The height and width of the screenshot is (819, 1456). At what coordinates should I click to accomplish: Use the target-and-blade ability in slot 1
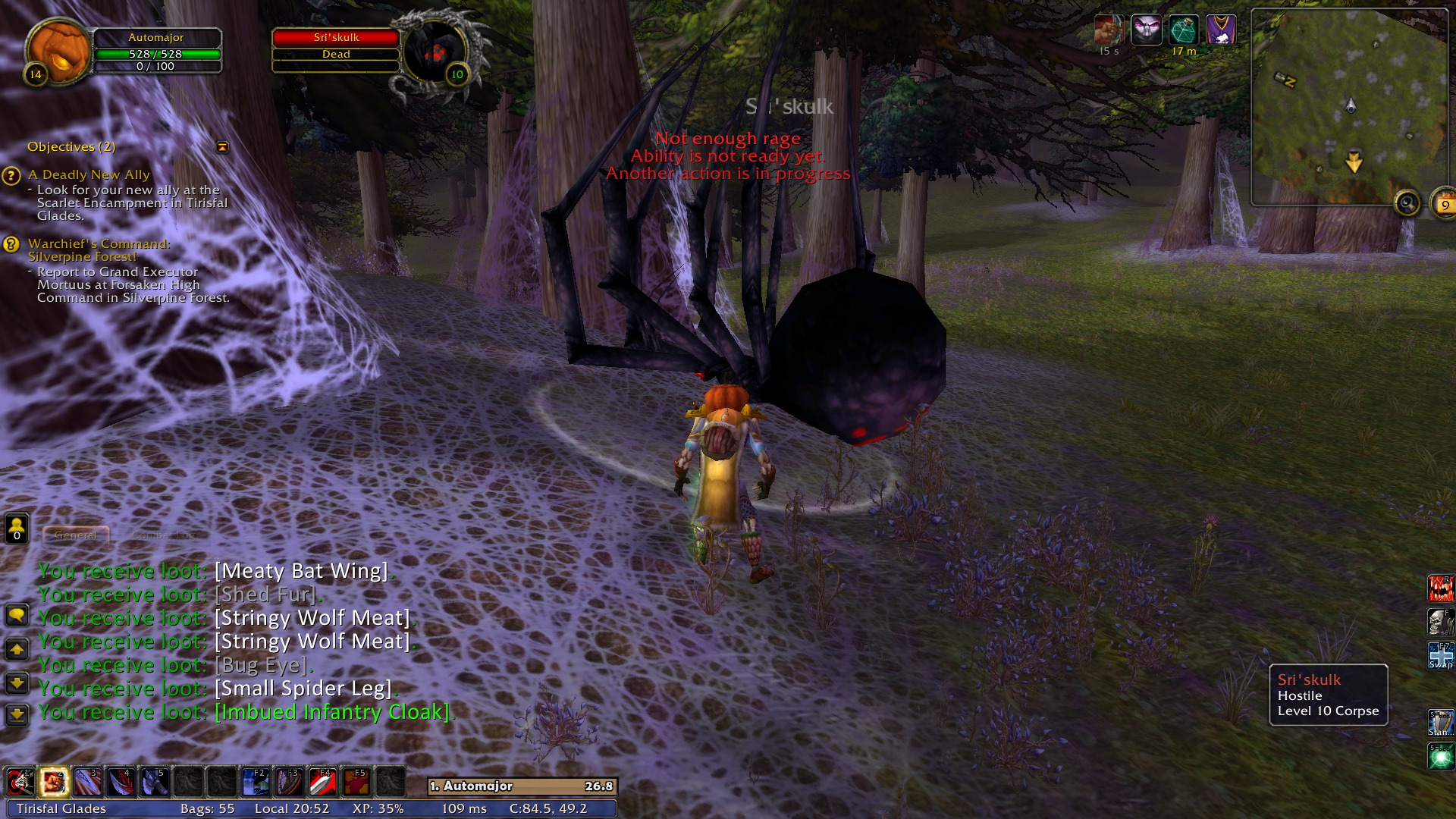point(20,782)
